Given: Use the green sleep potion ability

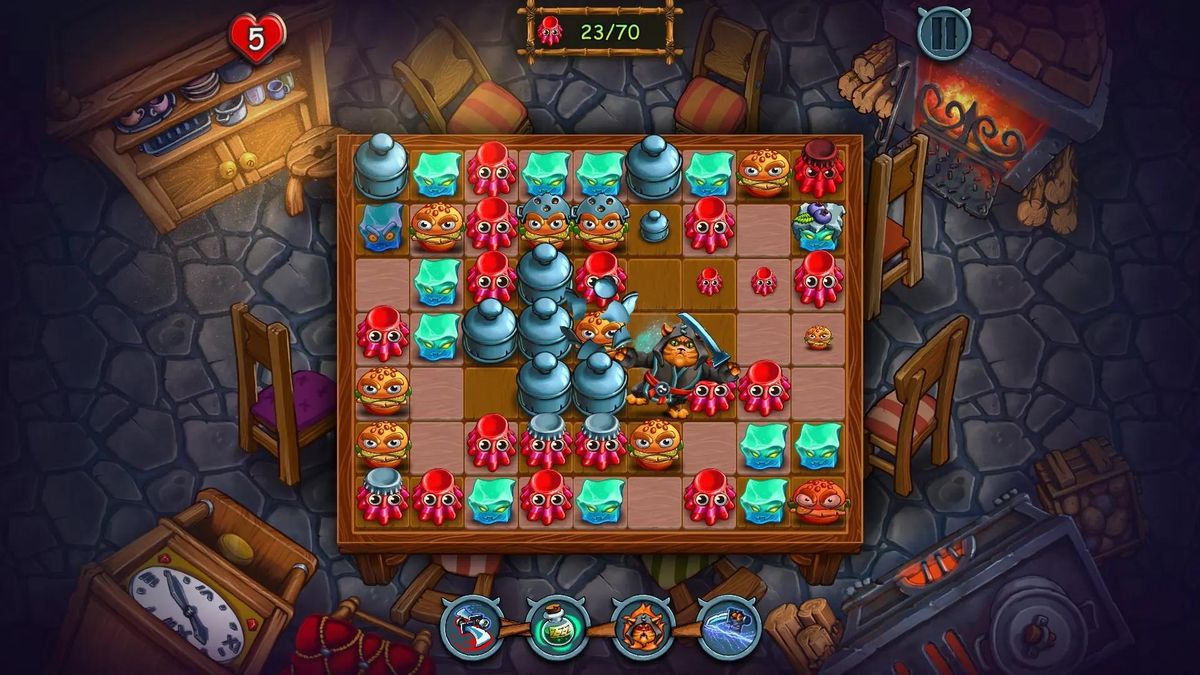Looking at the screenshot, I should click(557, 626).
